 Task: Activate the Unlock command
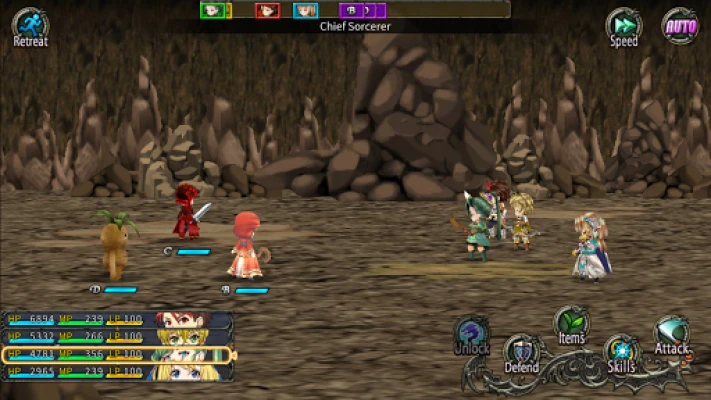472,335
